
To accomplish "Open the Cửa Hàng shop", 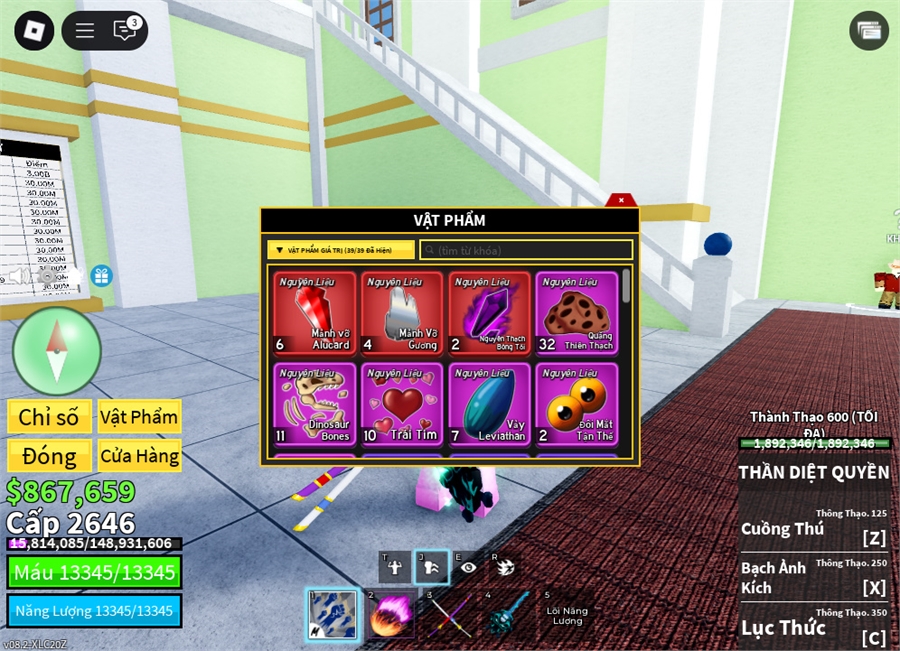I will [139, 457].
